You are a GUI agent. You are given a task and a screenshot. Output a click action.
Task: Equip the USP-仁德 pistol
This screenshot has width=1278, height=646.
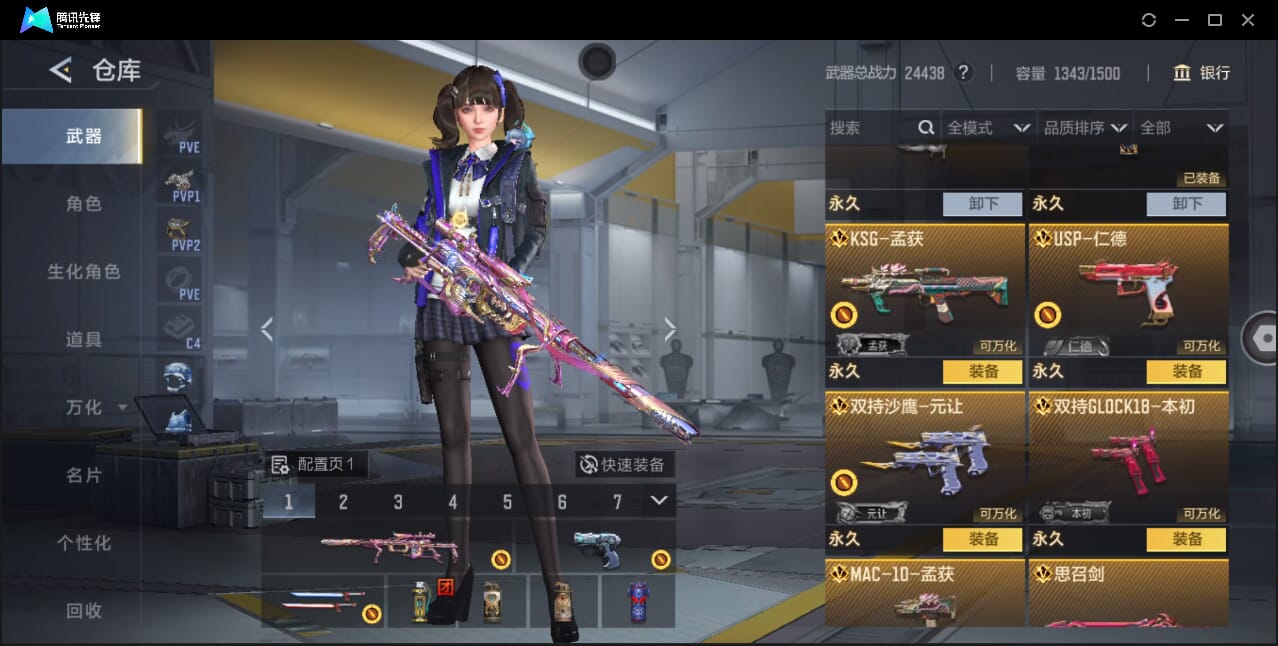[1187, 372]
